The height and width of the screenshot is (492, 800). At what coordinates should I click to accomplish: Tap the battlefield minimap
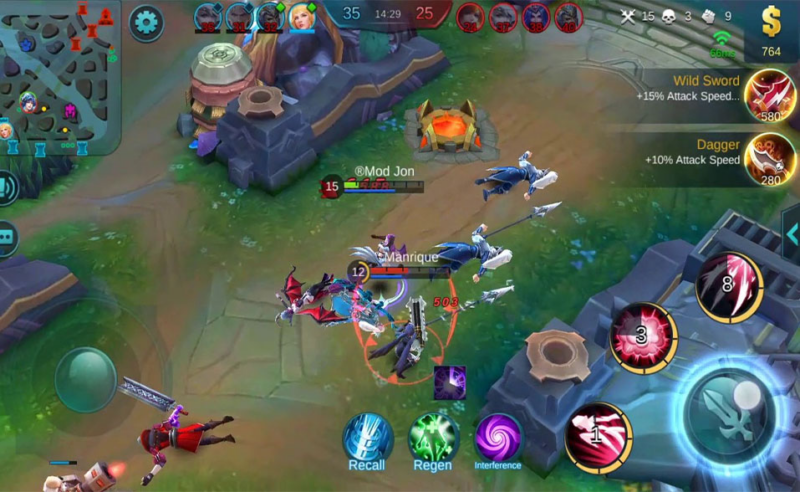click(x=58, y=75)
